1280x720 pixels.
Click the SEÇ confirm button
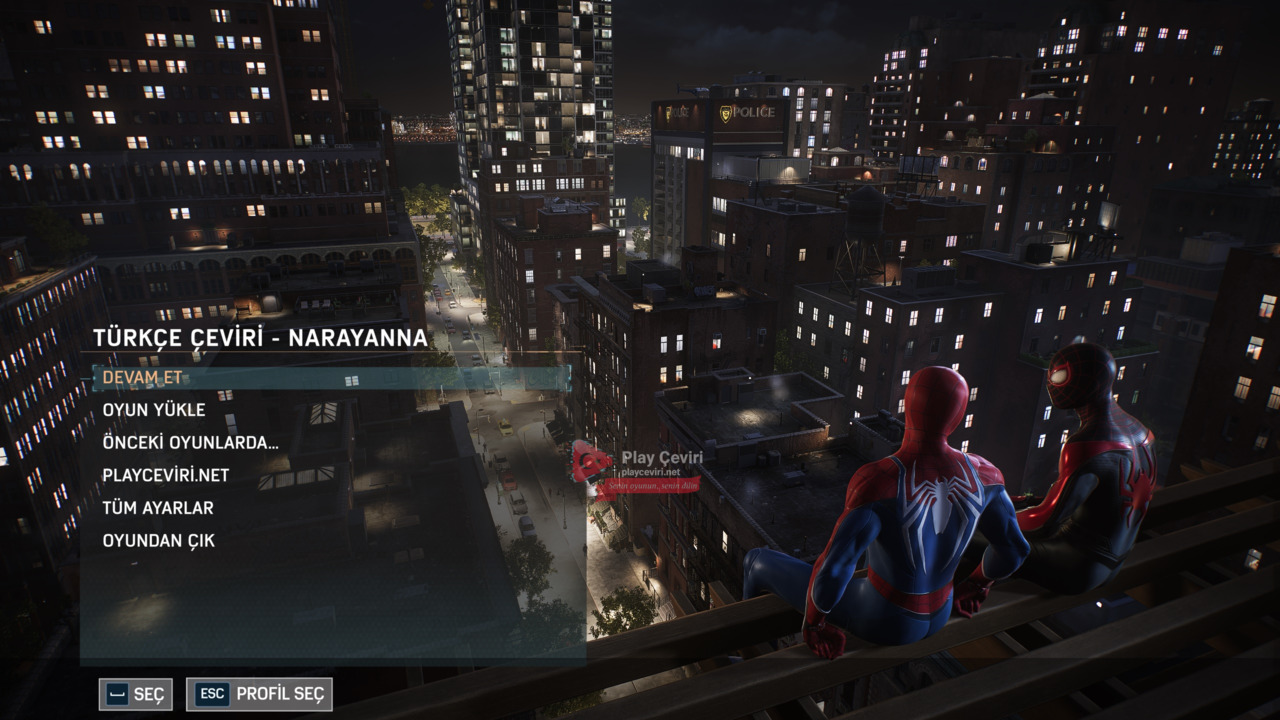tap(135, 694)
